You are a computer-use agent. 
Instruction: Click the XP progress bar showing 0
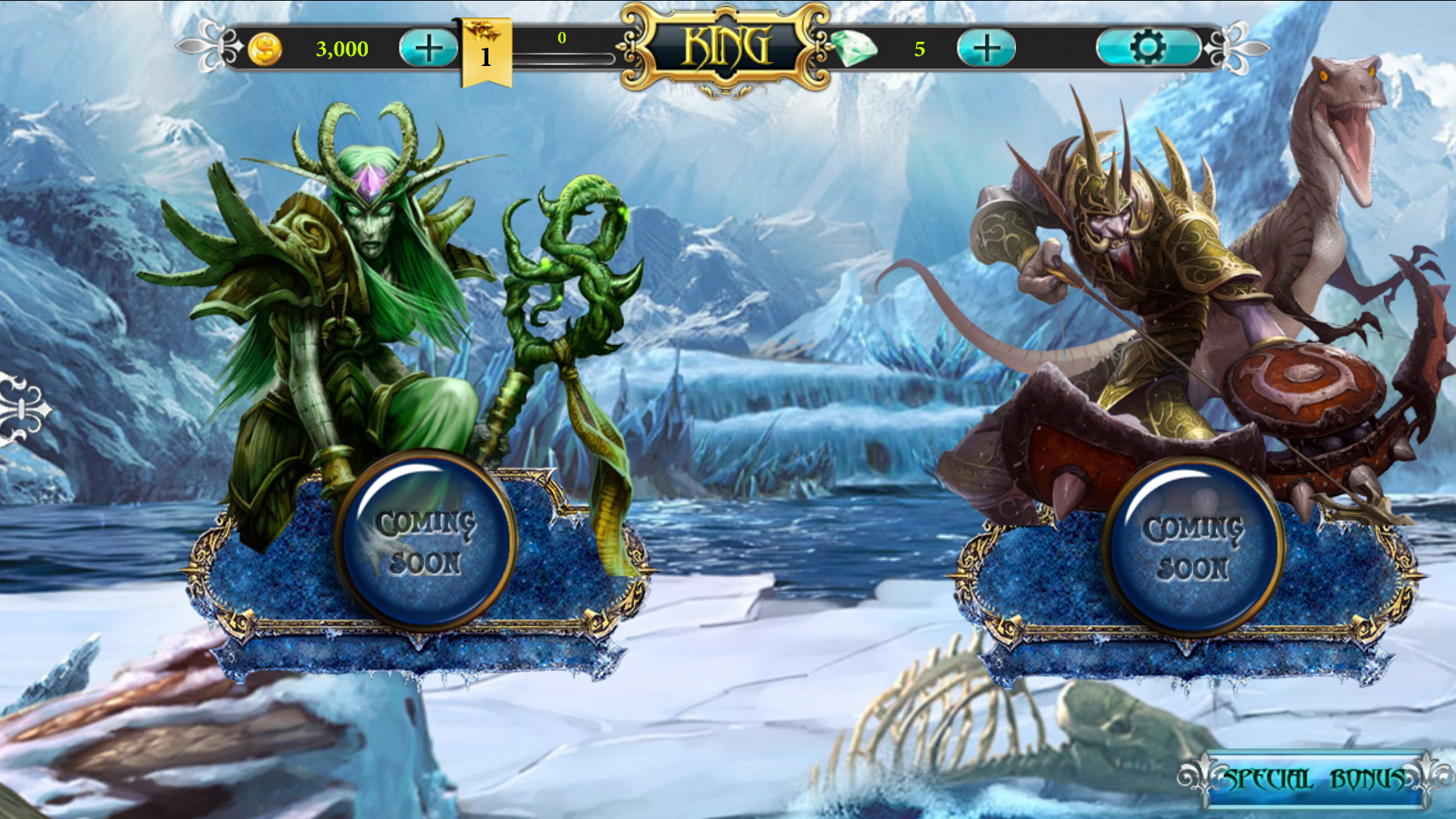click(563, 56)
